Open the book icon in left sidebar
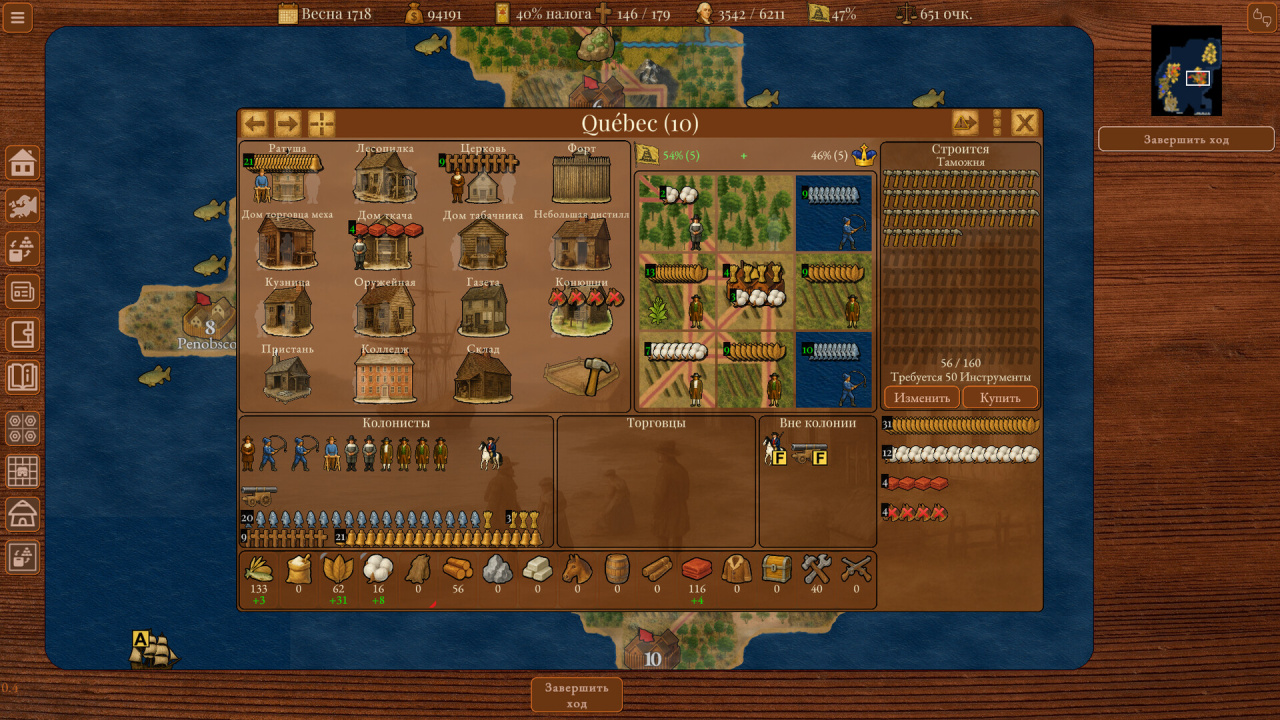 coord(22,377)
